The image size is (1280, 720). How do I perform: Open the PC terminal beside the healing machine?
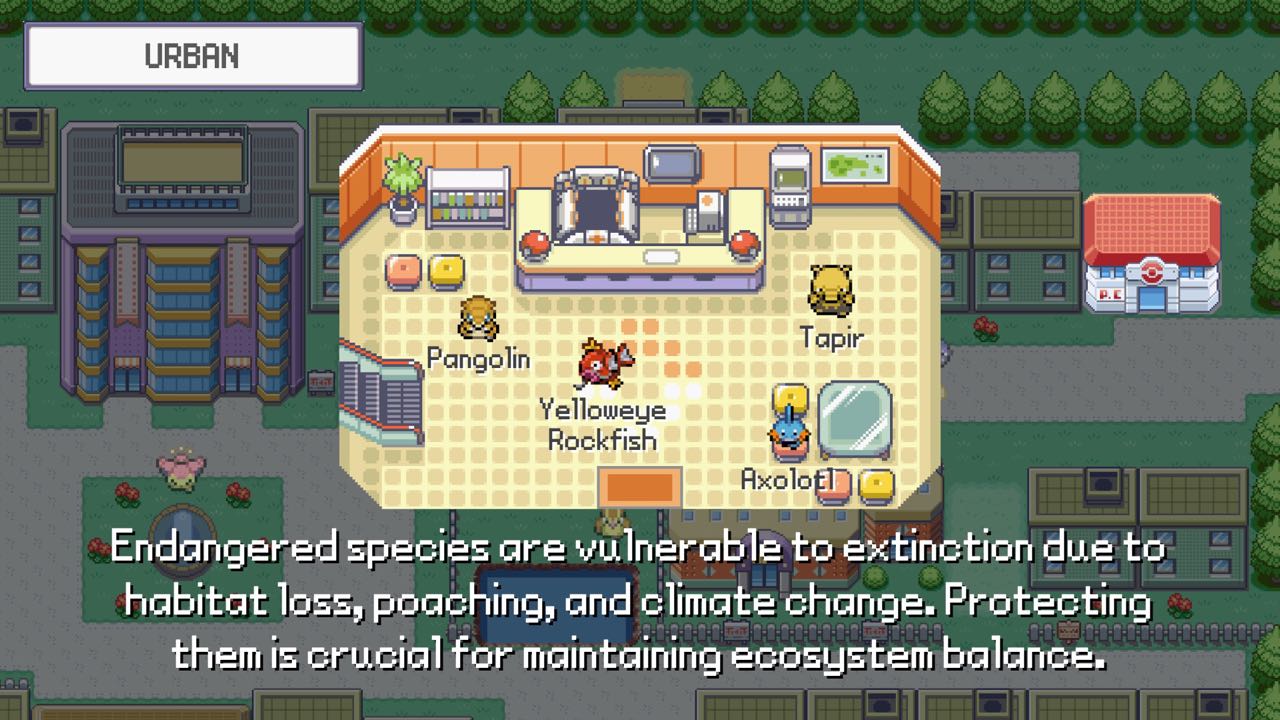click(x=707, y=213)
